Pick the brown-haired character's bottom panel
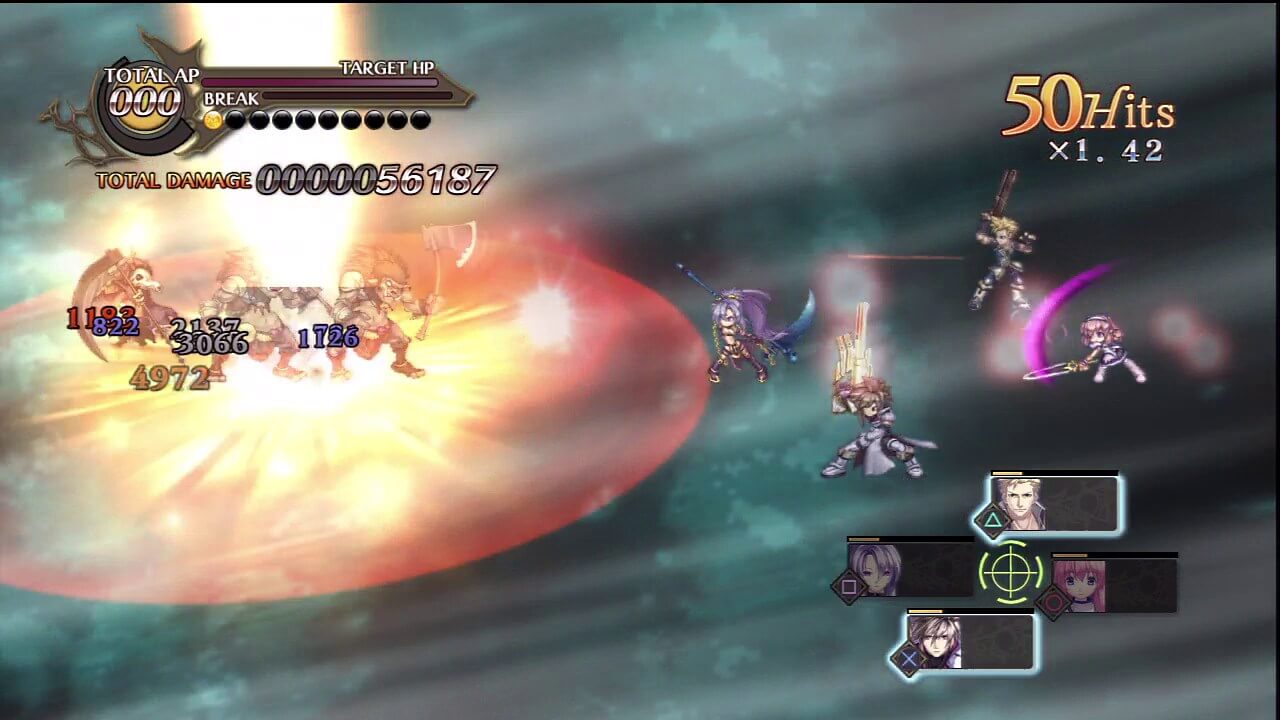This screenshot has width=1280, height=720. pos(968,641)
